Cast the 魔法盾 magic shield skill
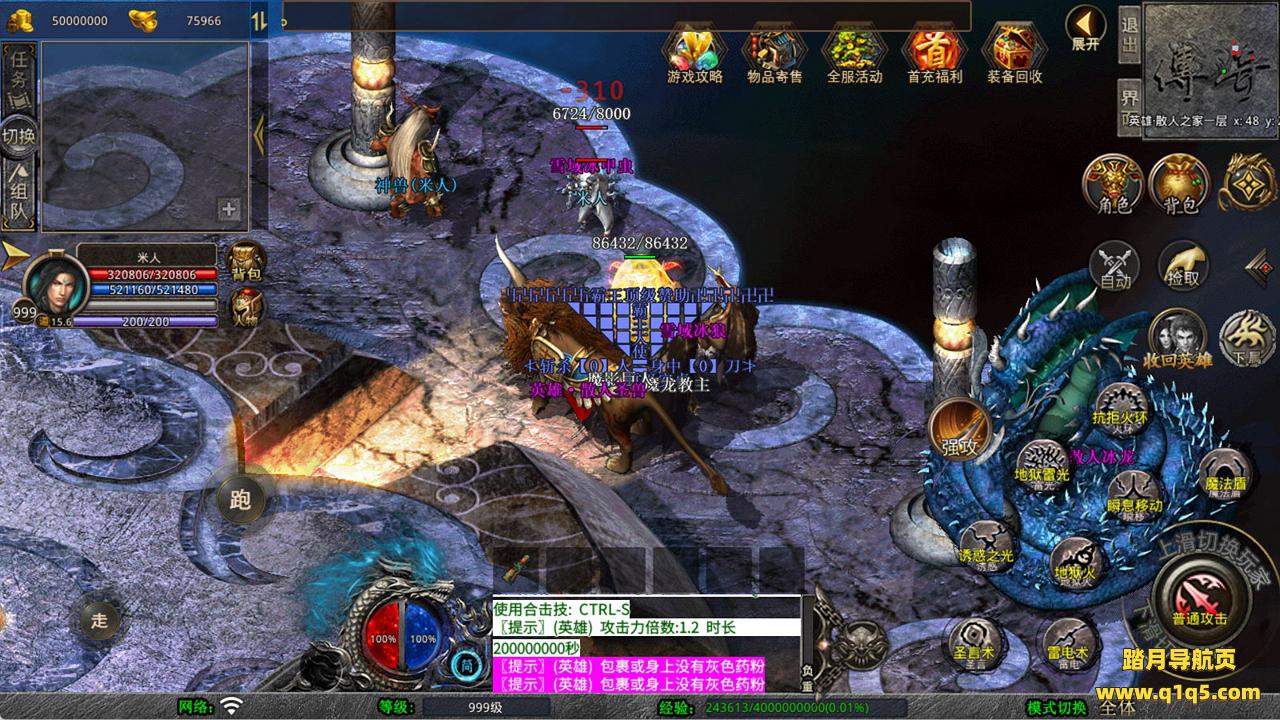The height and width of the screenshot is (720, 1280). (1223, 474)
